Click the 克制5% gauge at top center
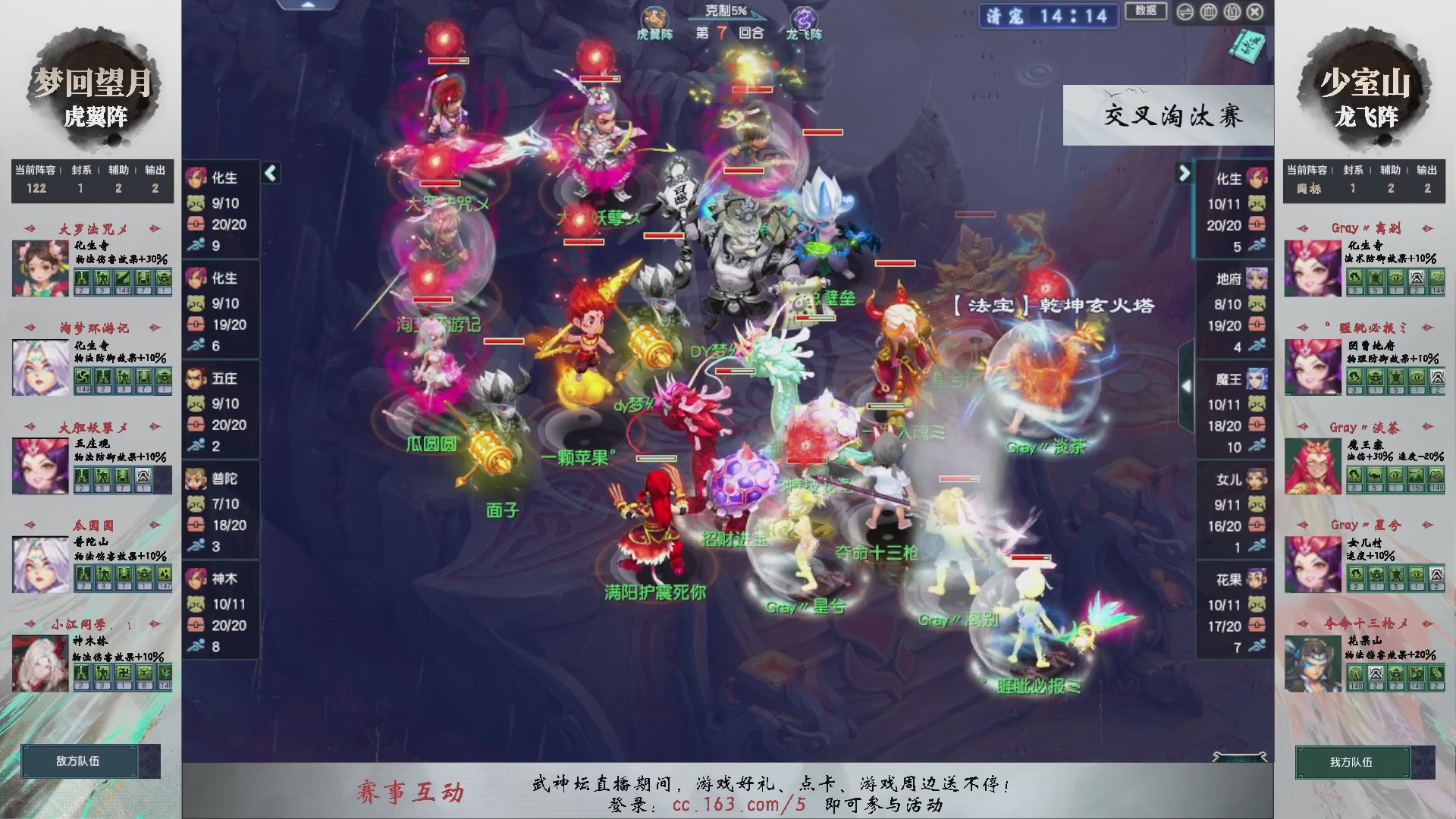1456x819 pixels. coord(725,9)
